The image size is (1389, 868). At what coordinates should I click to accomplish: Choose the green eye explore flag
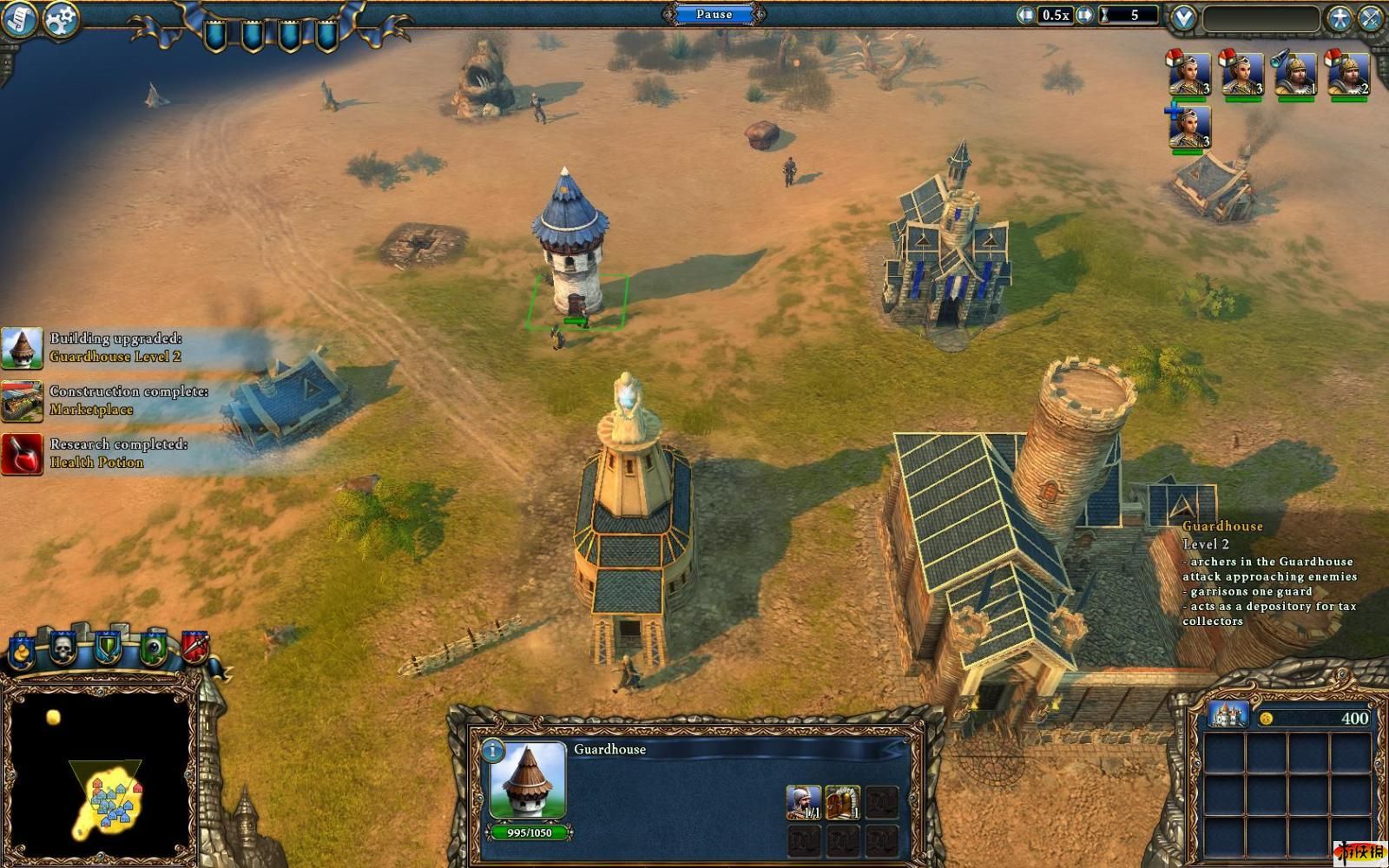click(x=153, y=648)
